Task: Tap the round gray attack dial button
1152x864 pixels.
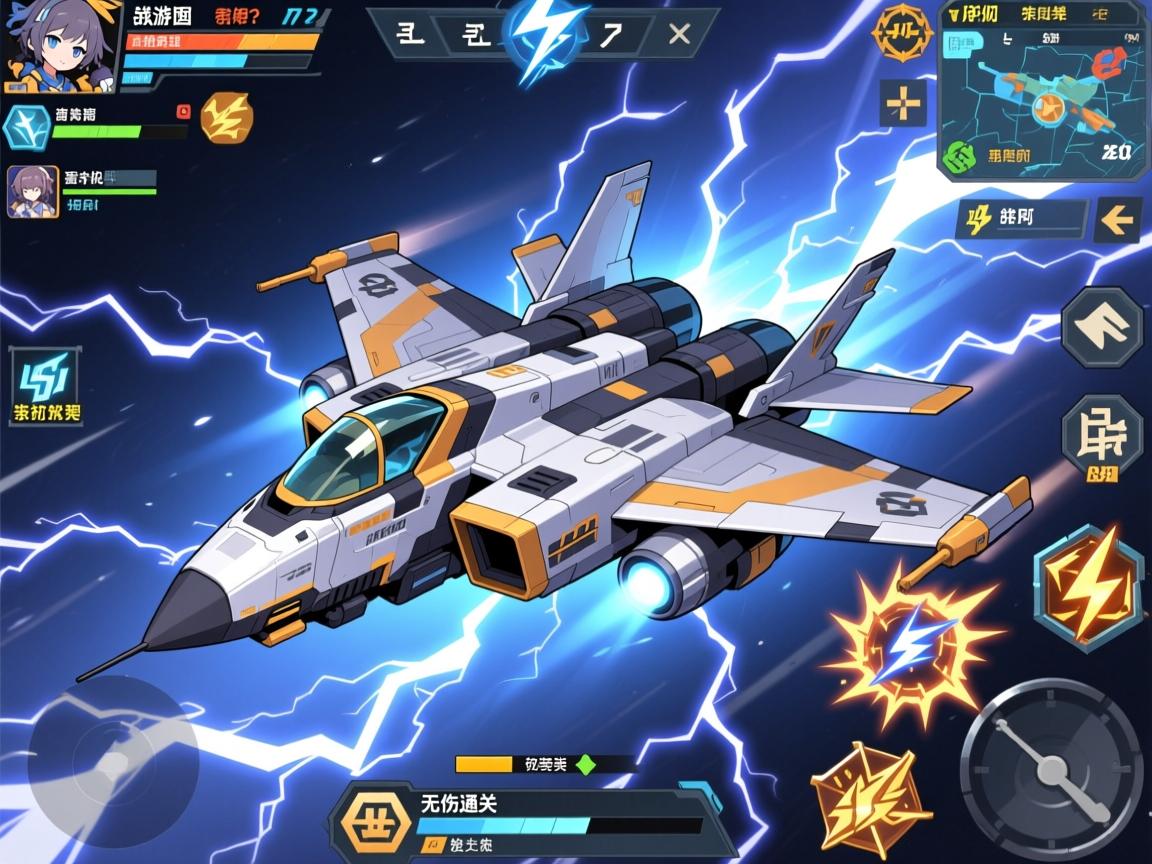Action: point(1051,769)
